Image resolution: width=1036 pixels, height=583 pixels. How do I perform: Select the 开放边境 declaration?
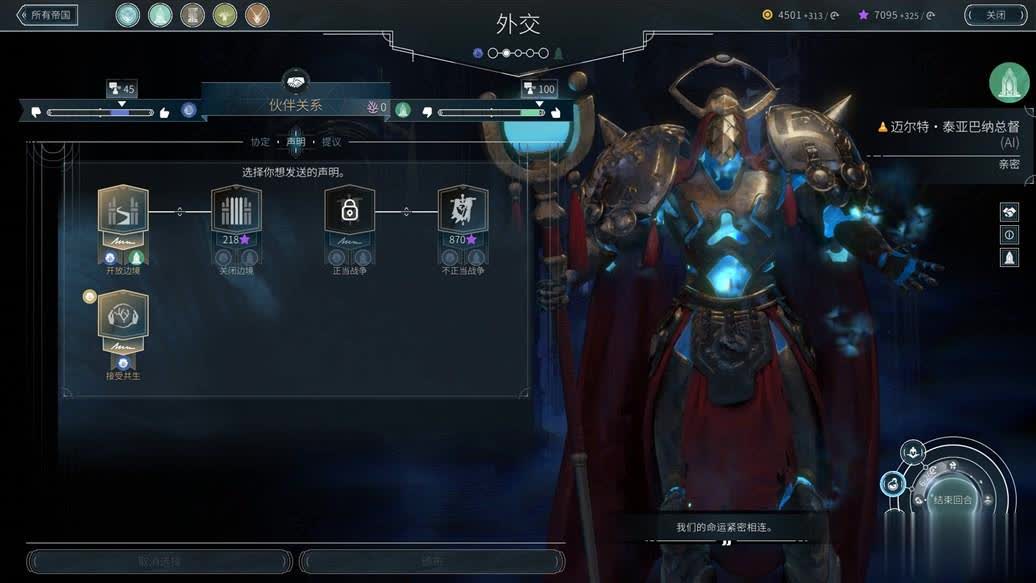123,211
